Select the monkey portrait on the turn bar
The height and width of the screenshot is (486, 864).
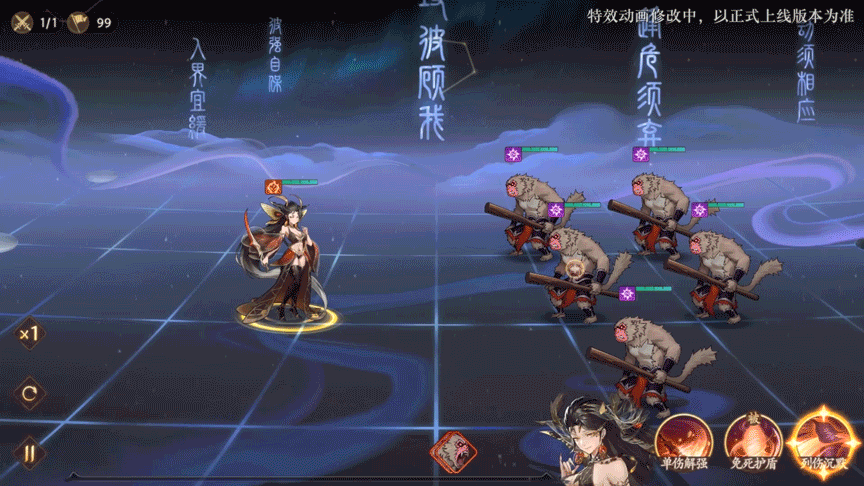tap(453, 452)
